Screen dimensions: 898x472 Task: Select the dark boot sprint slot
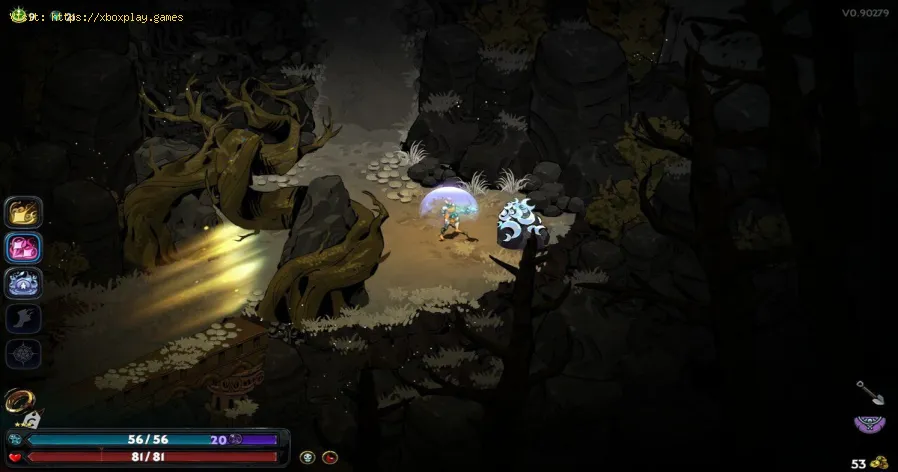coord(22,319)
